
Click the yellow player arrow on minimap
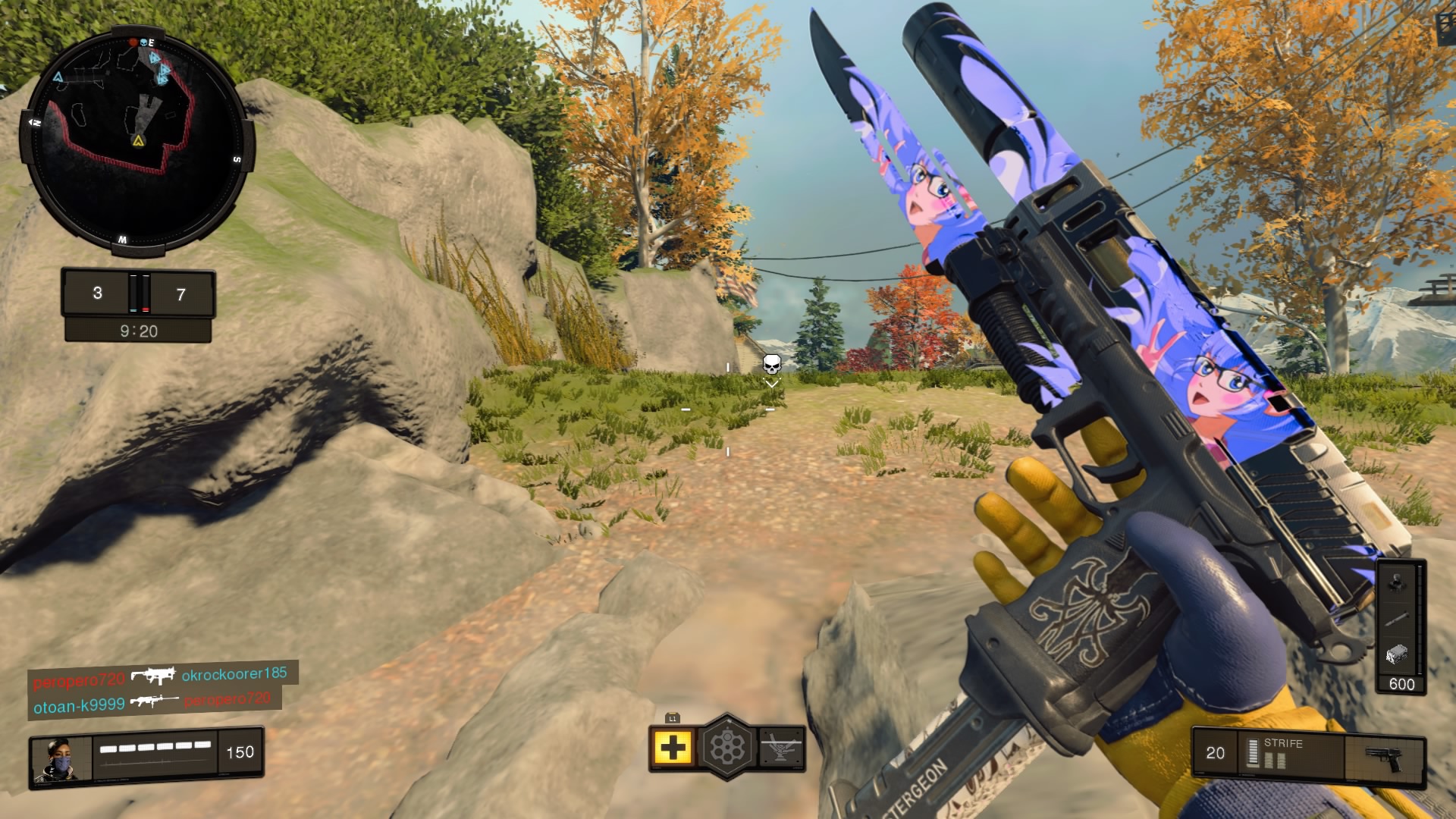coord(138,141)
